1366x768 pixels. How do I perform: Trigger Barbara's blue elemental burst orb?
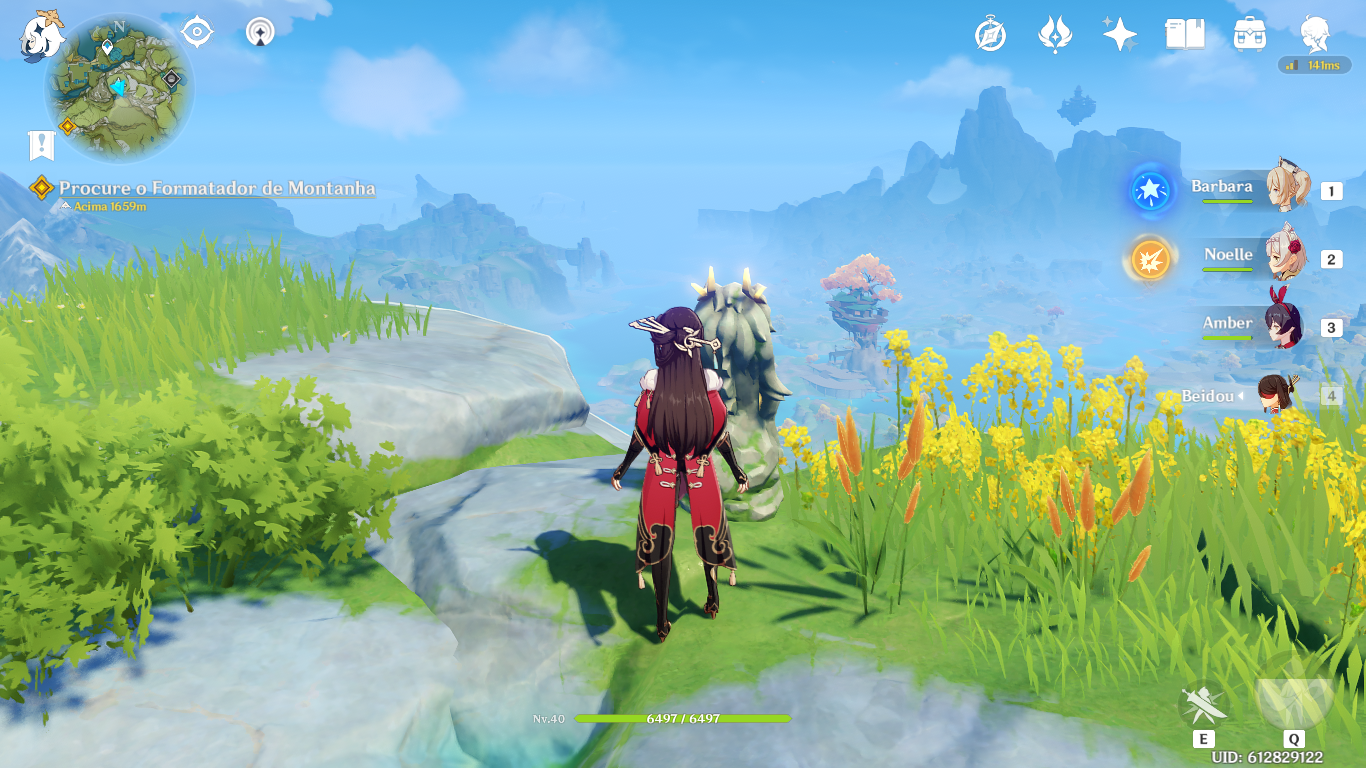pos(1150,190)
